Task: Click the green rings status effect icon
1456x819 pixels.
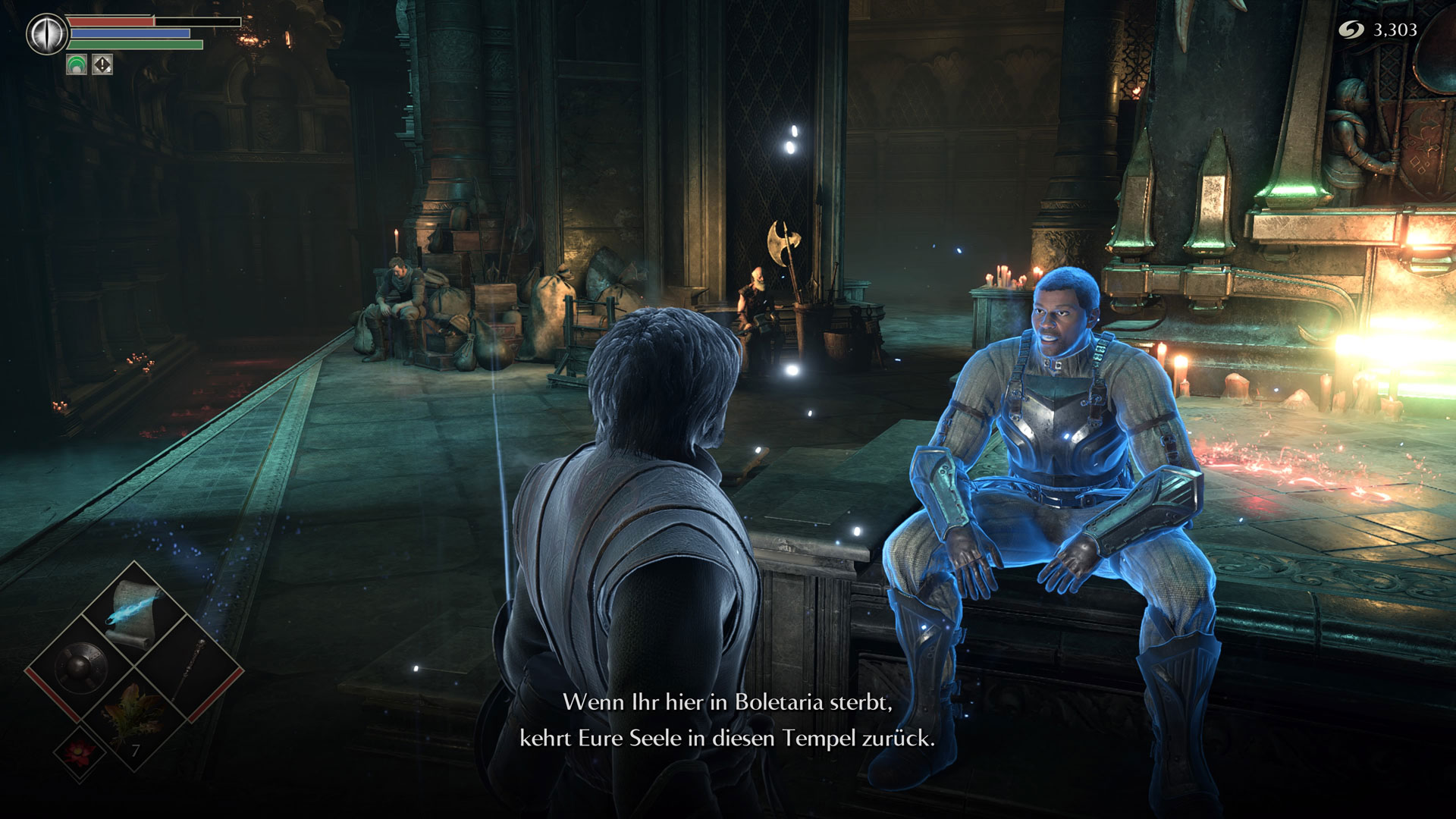Action: click(77, 65)
